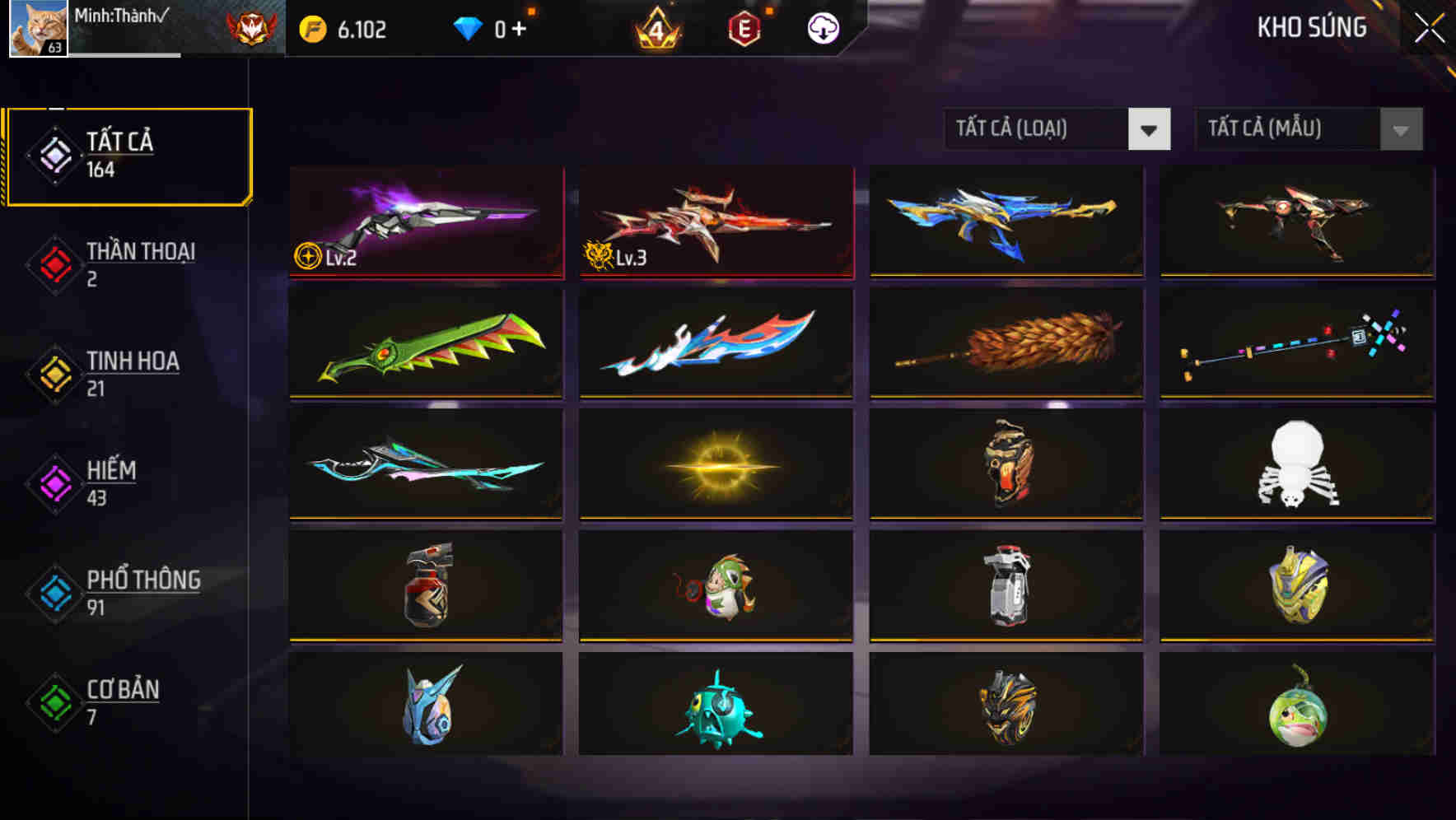The height and width of the screenshot is (820, 1456).
Task: Open the Minh:Thành profile avatar
Action: pos(37,29)
